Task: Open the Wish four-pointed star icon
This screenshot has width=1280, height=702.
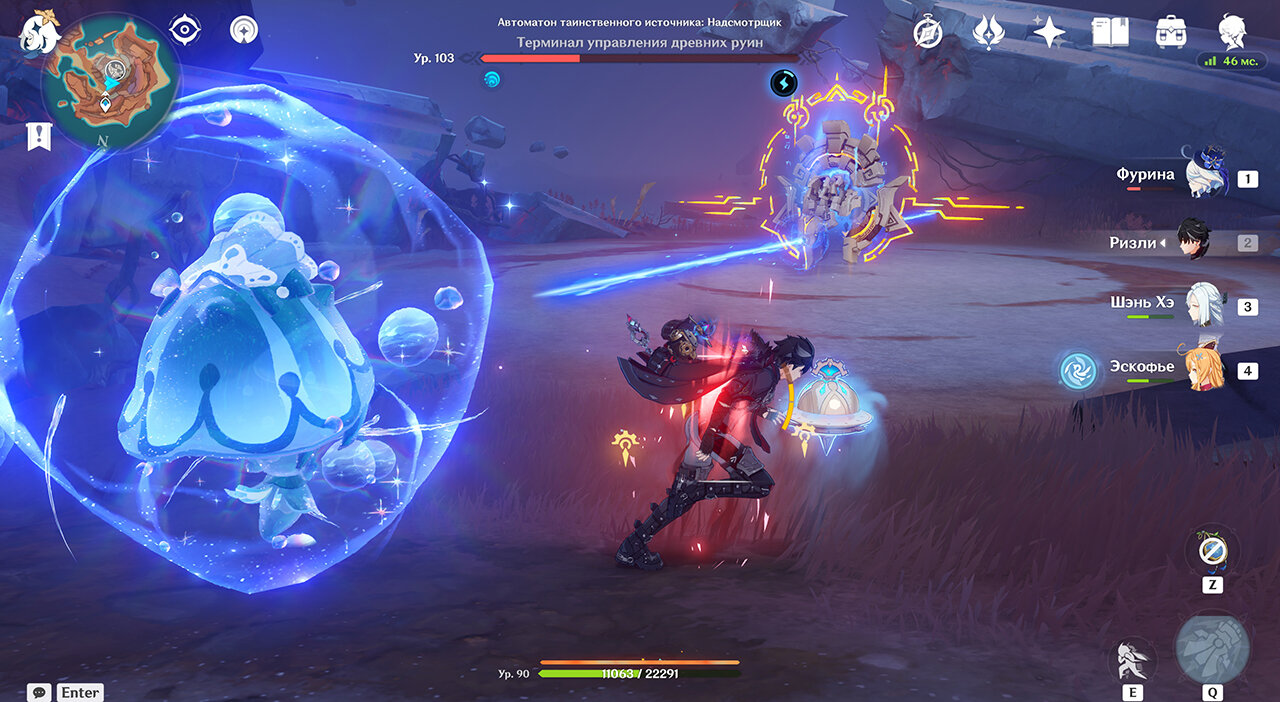Action: pyautogui.click(x=1048, y=33)
